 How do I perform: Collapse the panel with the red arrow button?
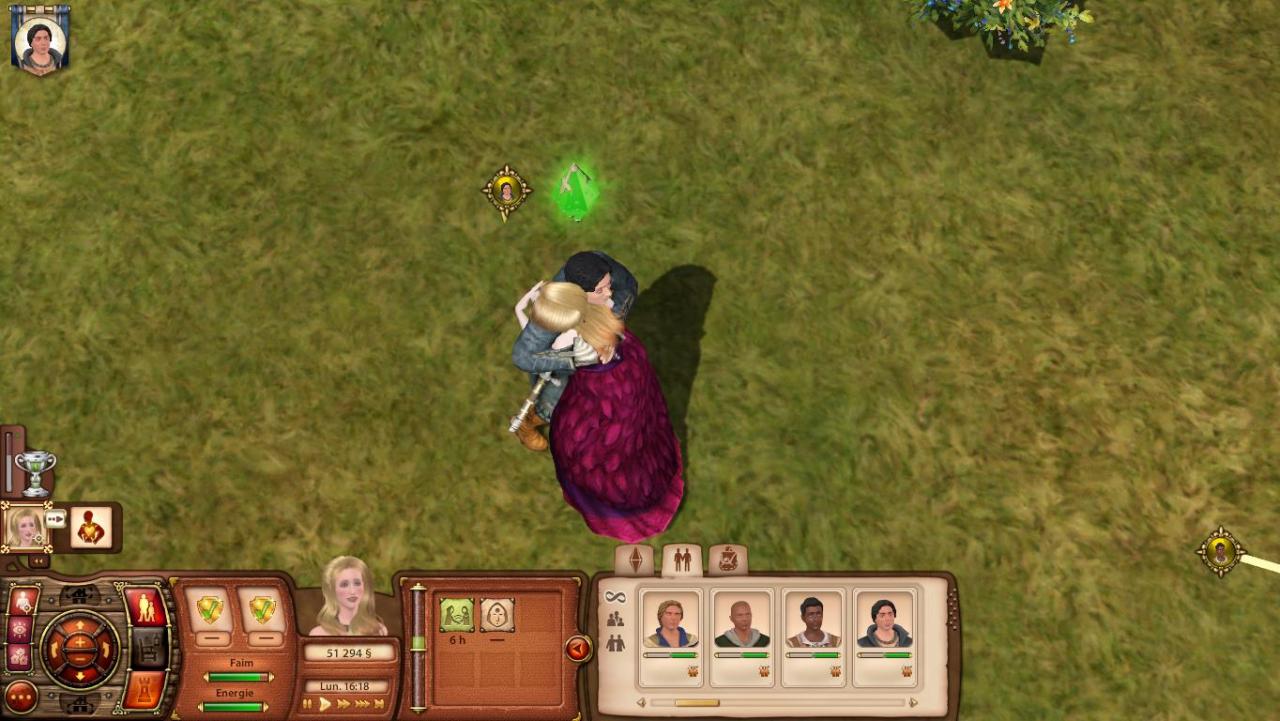(x=577, y=649)
